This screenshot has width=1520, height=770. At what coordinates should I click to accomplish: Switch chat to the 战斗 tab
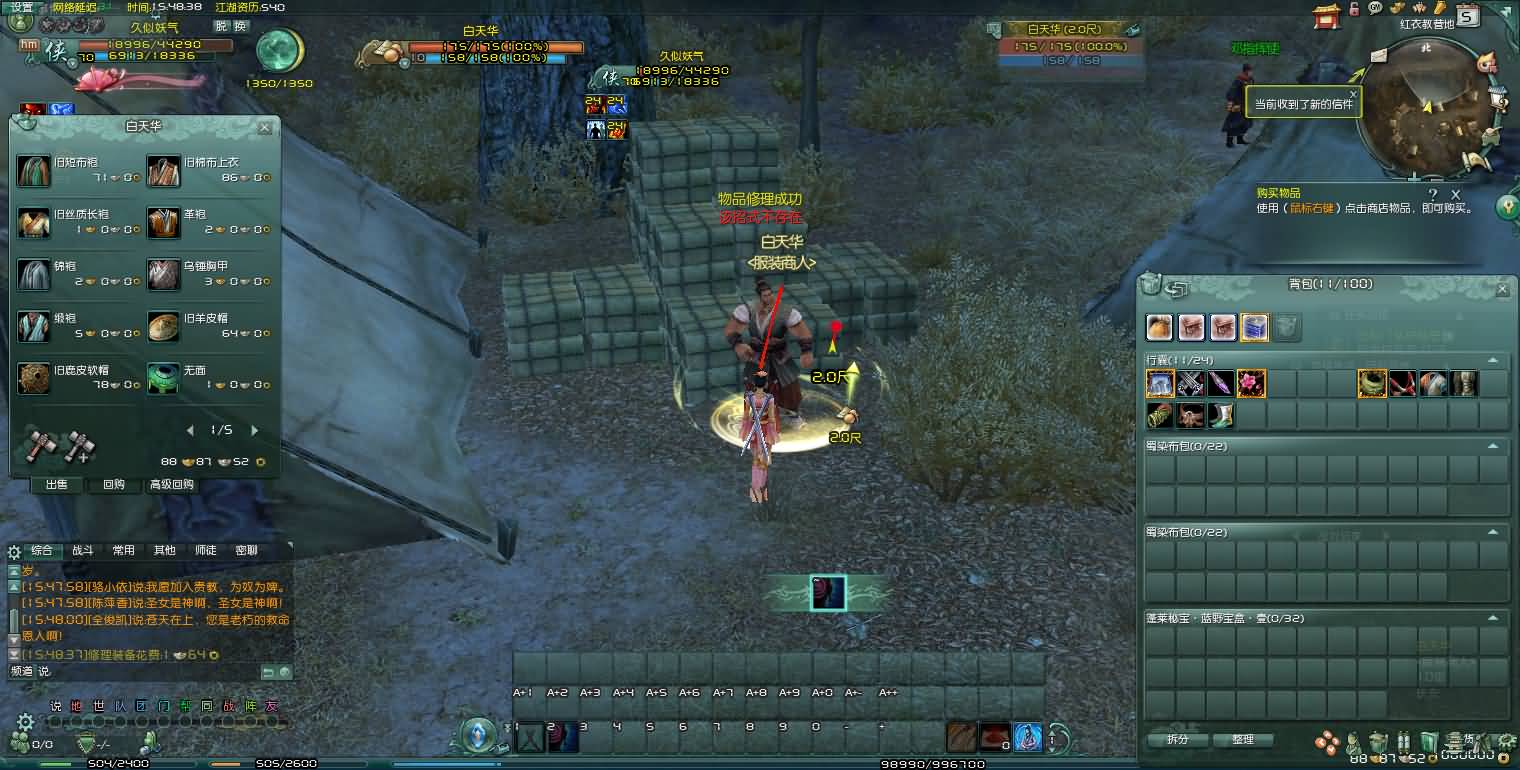82,550
